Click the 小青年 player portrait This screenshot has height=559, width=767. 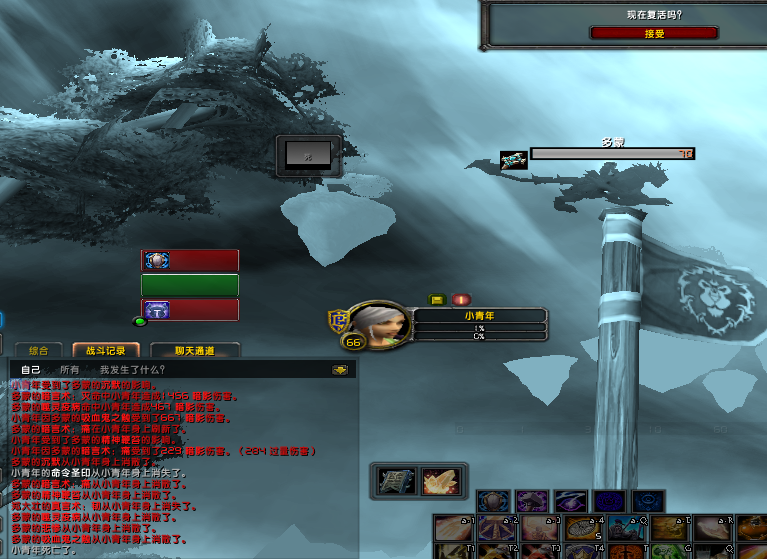pyautogui.click(x=379, y=323)
